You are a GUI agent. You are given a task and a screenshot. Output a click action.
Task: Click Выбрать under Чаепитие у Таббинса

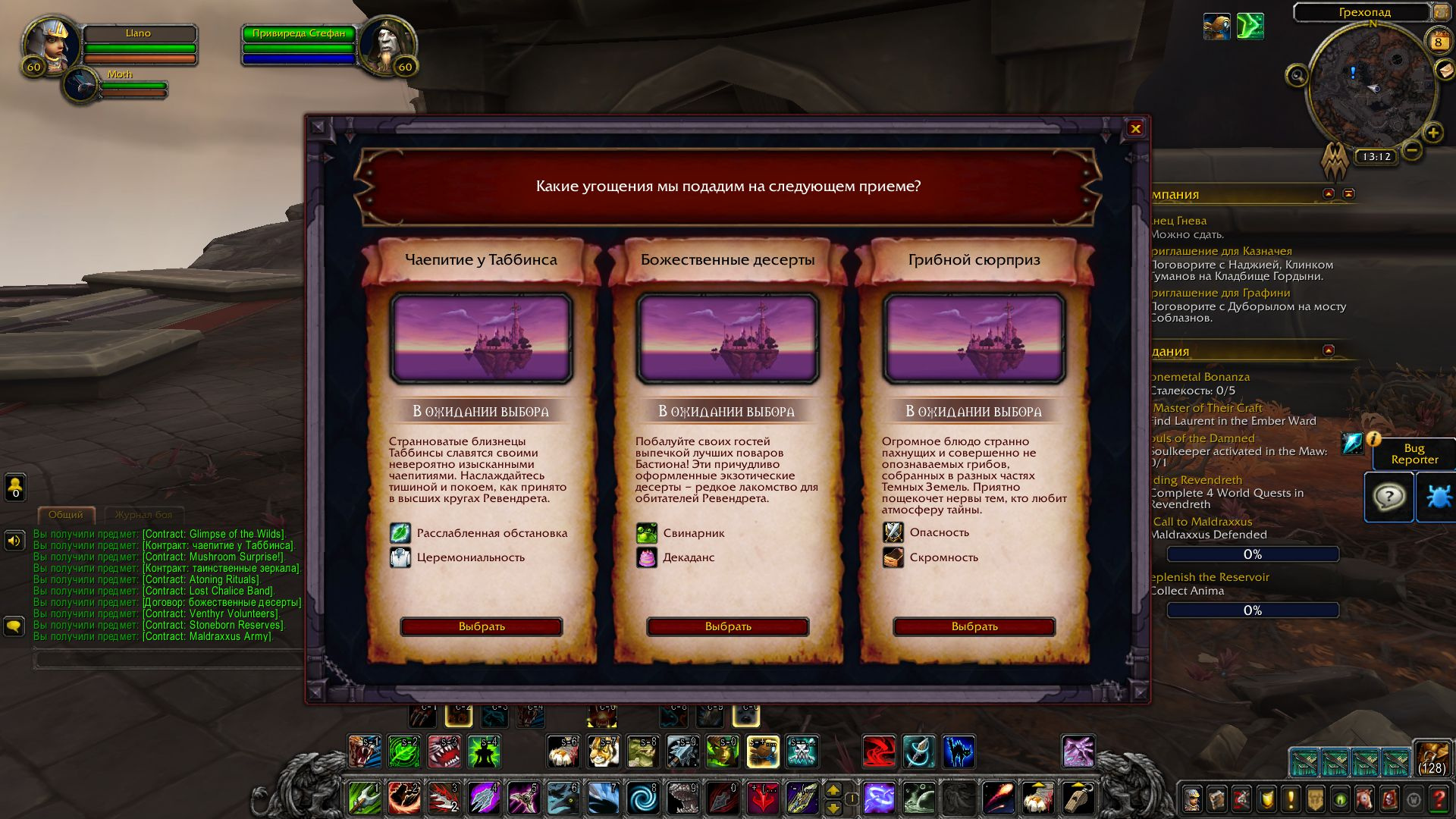pos(482,626)
